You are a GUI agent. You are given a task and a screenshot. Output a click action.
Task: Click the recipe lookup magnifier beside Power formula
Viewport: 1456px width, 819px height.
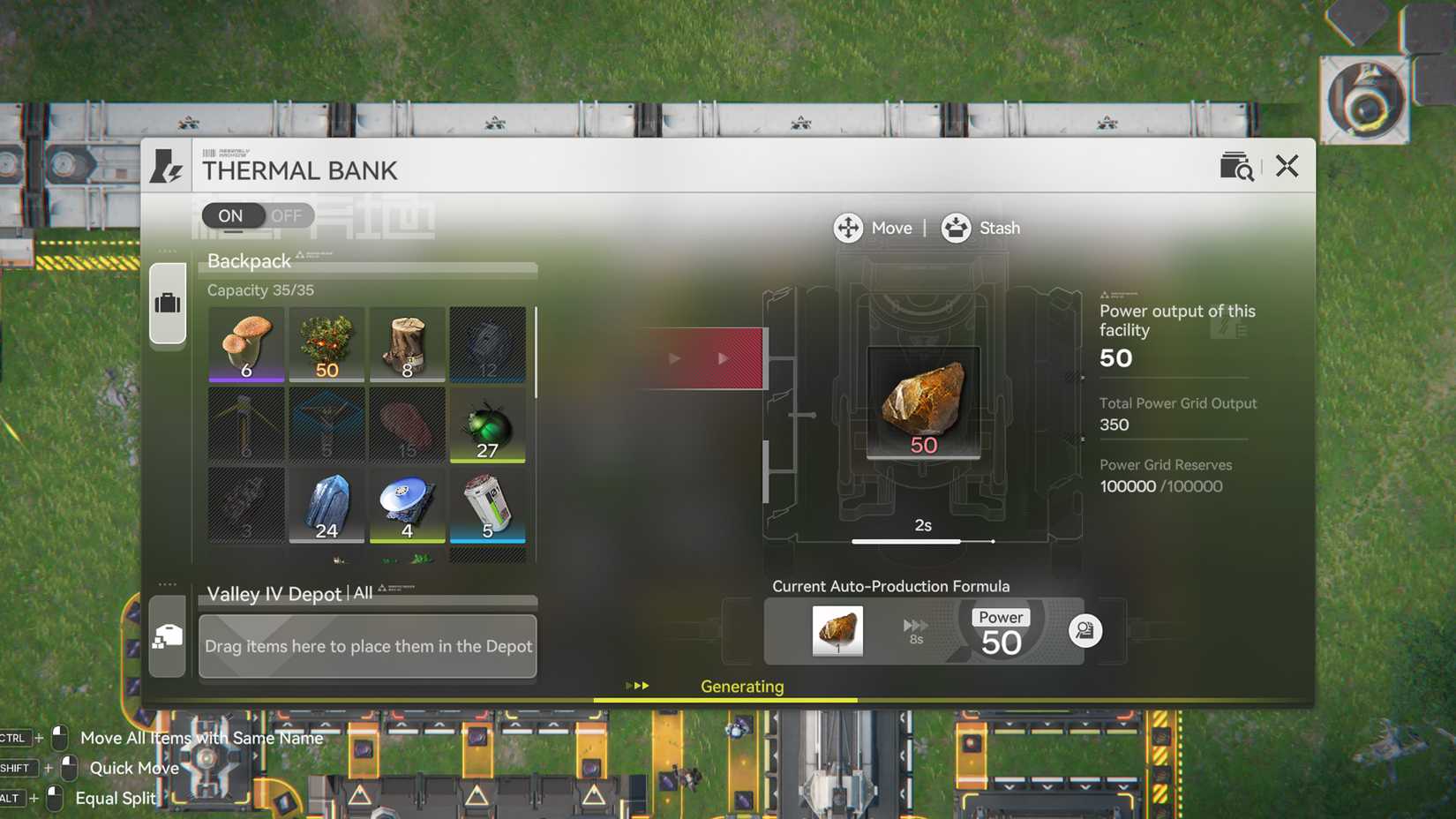(1085, 631)
